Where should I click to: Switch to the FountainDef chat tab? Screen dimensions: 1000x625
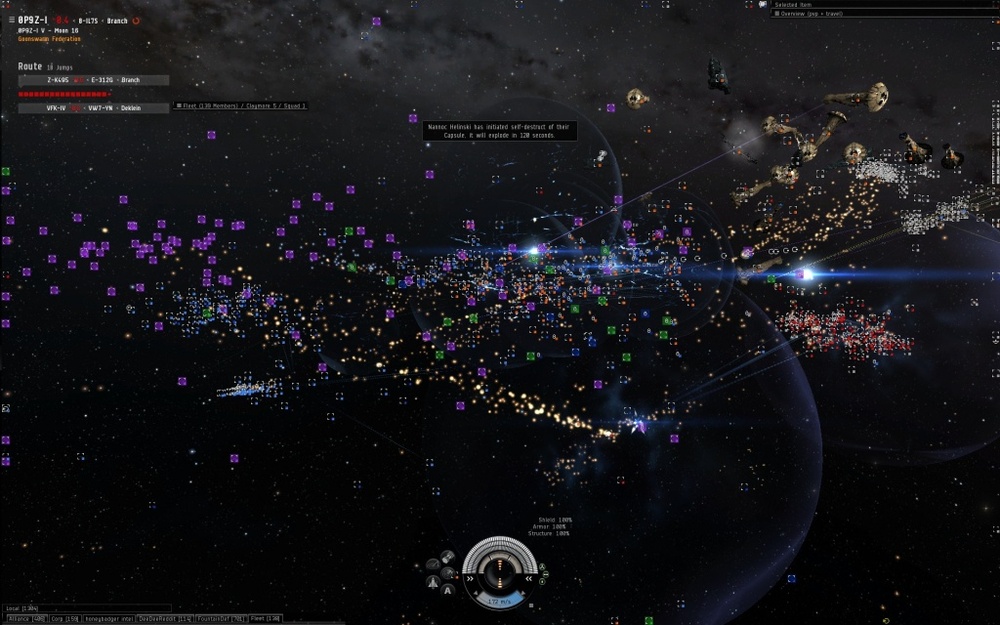click(220, 619)
